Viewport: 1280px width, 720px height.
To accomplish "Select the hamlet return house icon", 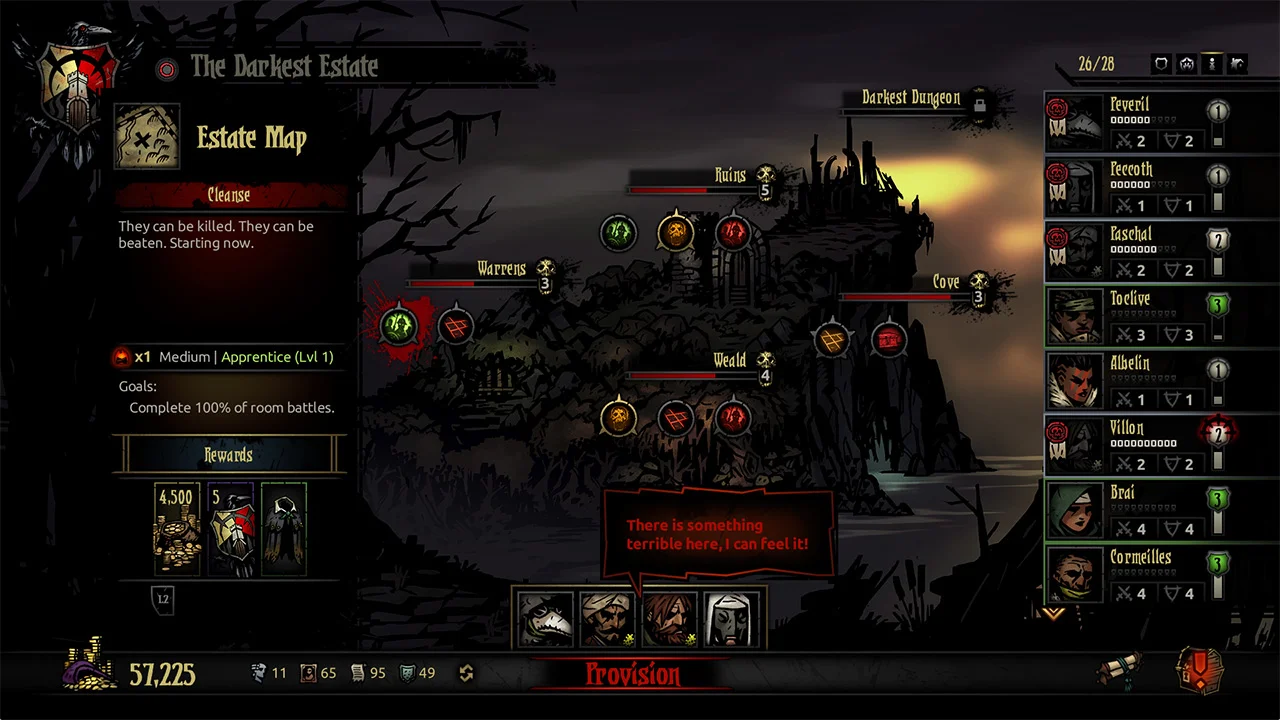I will point(1236,64).
